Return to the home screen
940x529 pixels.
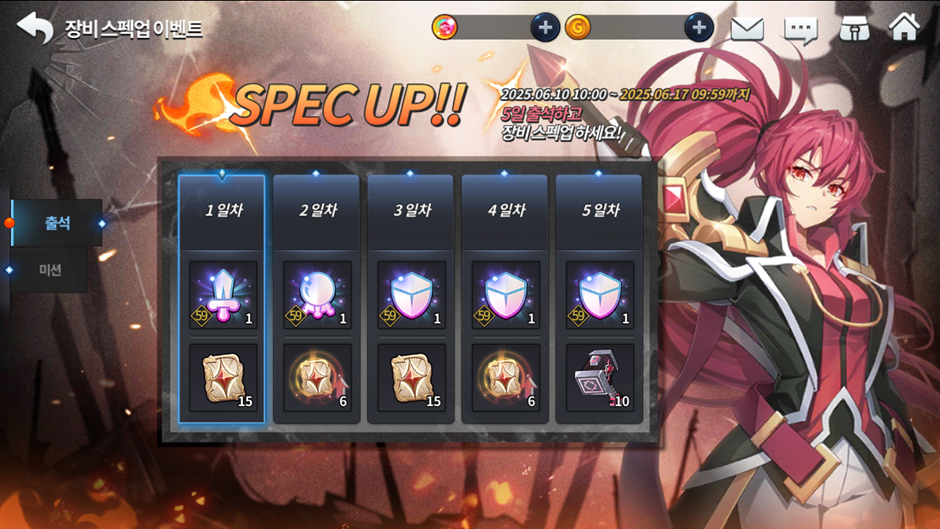[904, 27]
